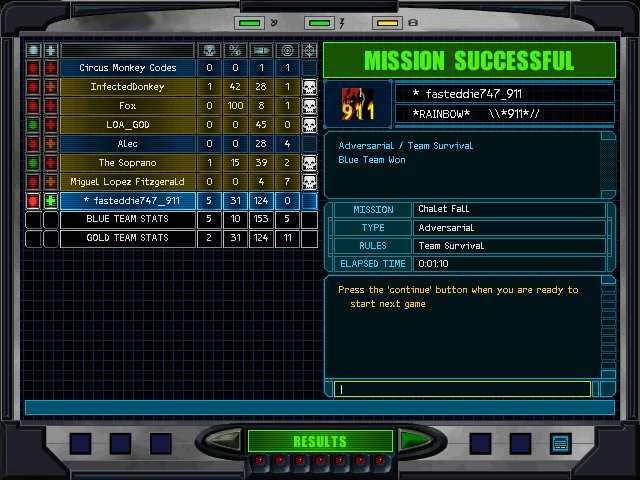640x480 pixels.
Task: Select the fasteddie747_911 player row
Action: coord(127,201)
